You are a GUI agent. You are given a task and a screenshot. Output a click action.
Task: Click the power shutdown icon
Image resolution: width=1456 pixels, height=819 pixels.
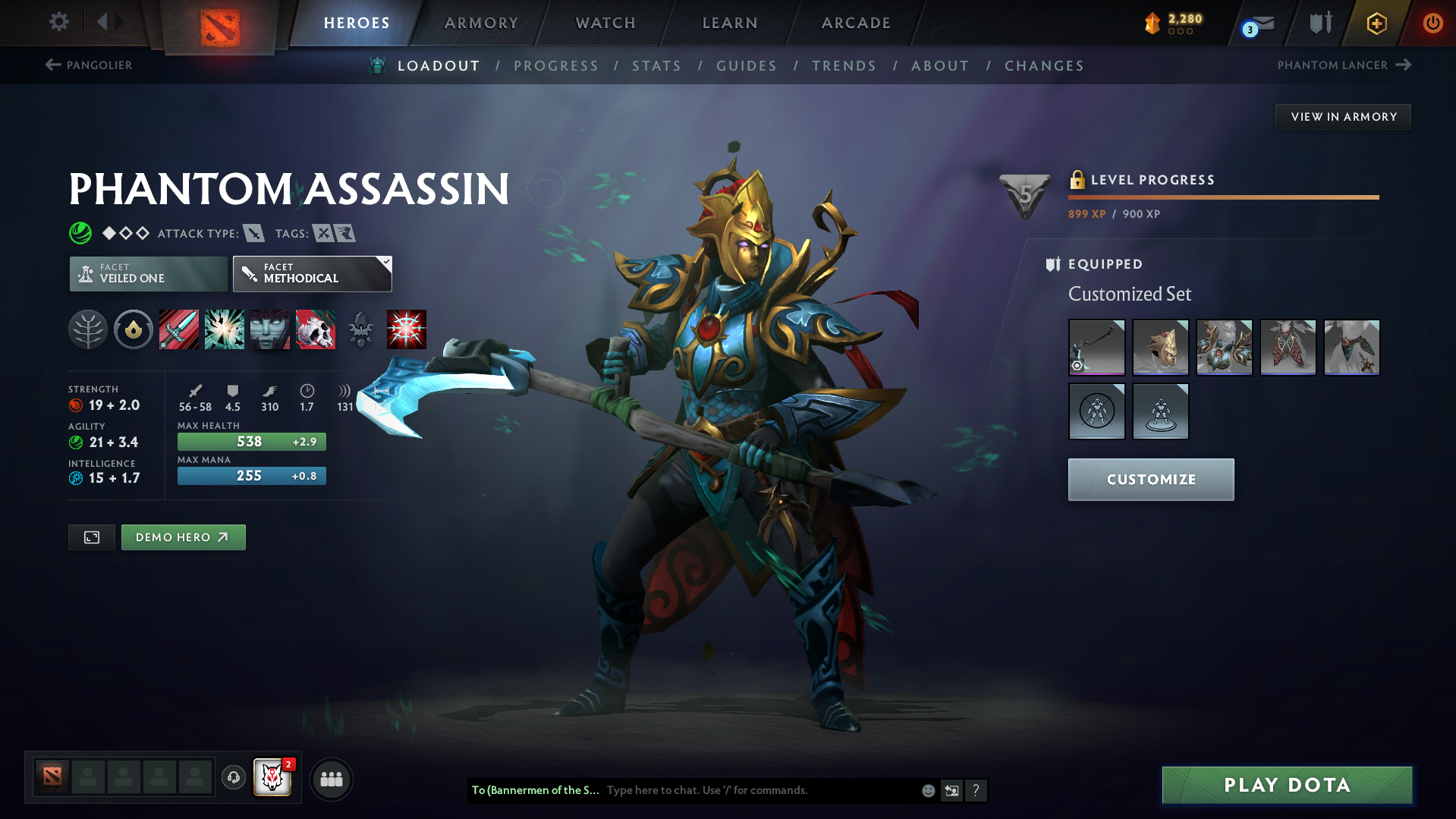1432,23
